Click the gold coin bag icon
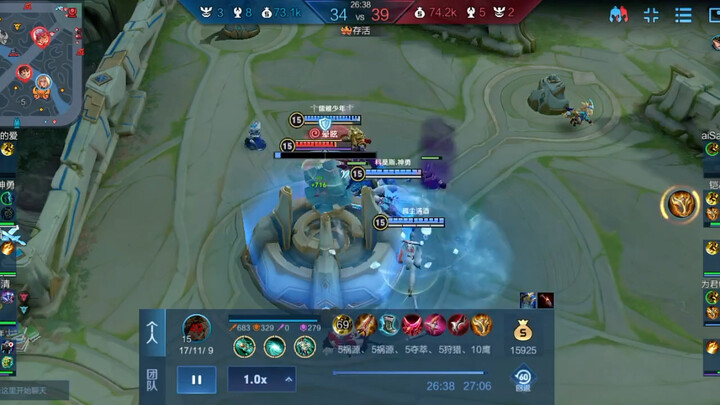Image resolution: width=720 pixels, height=405 pixels. (523, 330)
